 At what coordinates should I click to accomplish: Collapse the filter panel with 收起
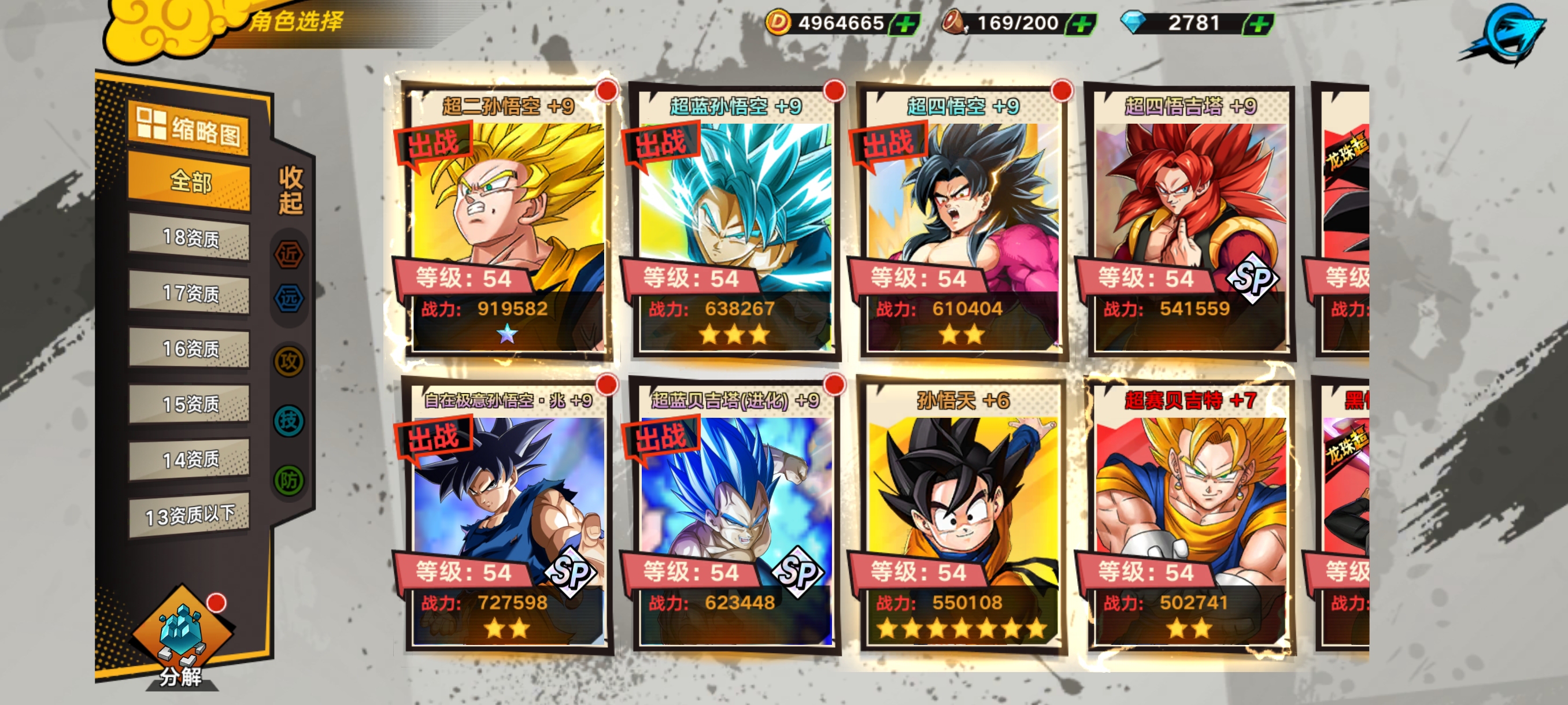pyautogui.click(x=290, y=190)
